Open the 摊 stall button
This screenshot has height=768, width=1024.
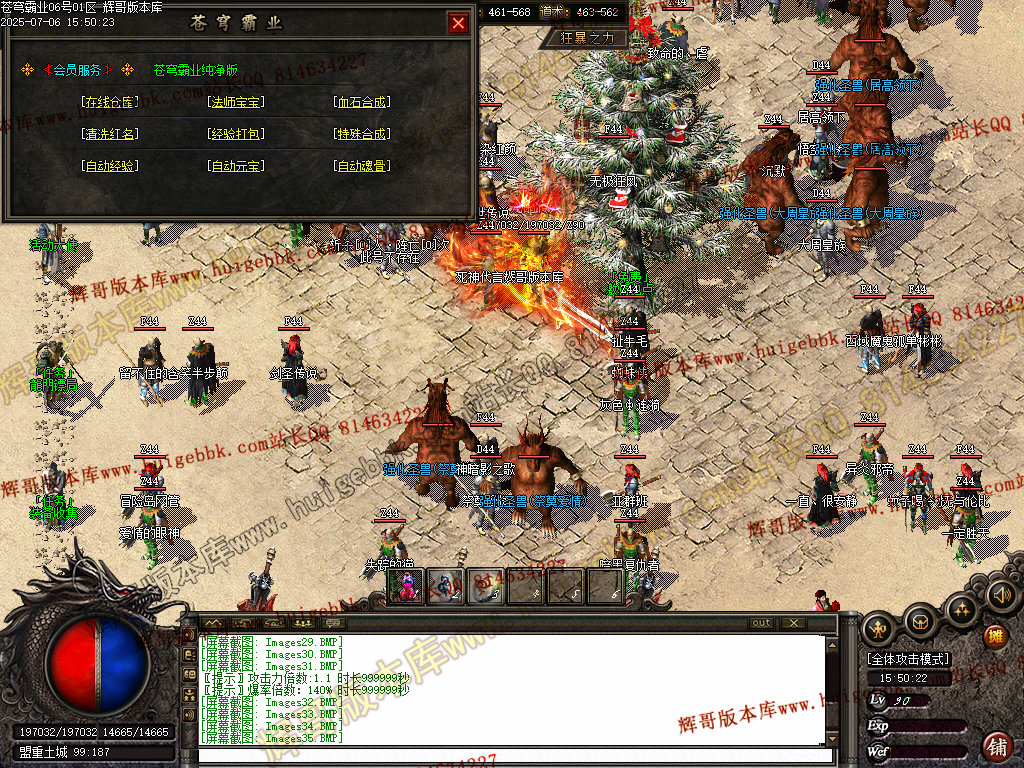(995, 636)
